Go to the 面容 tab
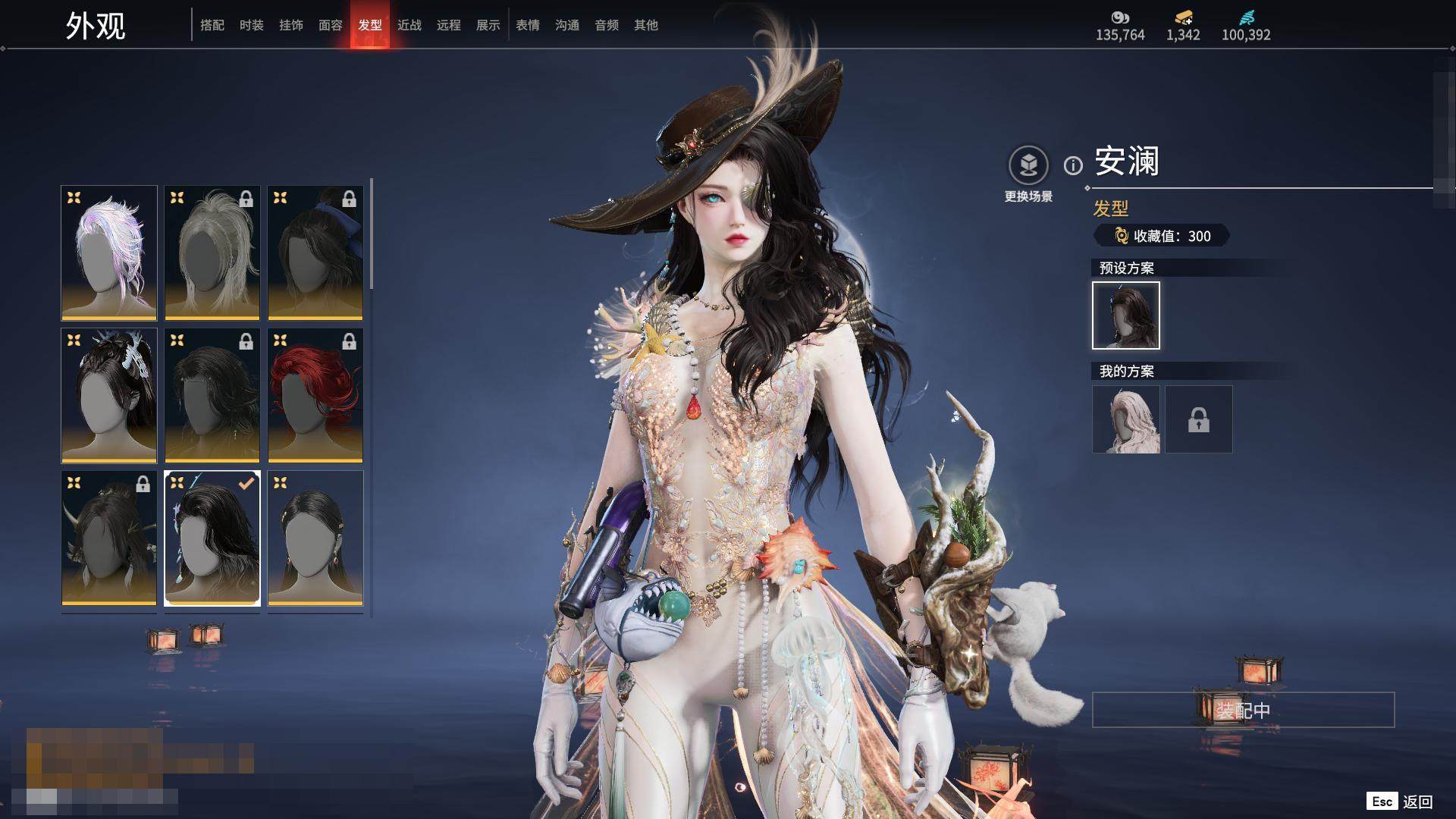The width and height of the screenshot is (1456, 819). [331, 25]
